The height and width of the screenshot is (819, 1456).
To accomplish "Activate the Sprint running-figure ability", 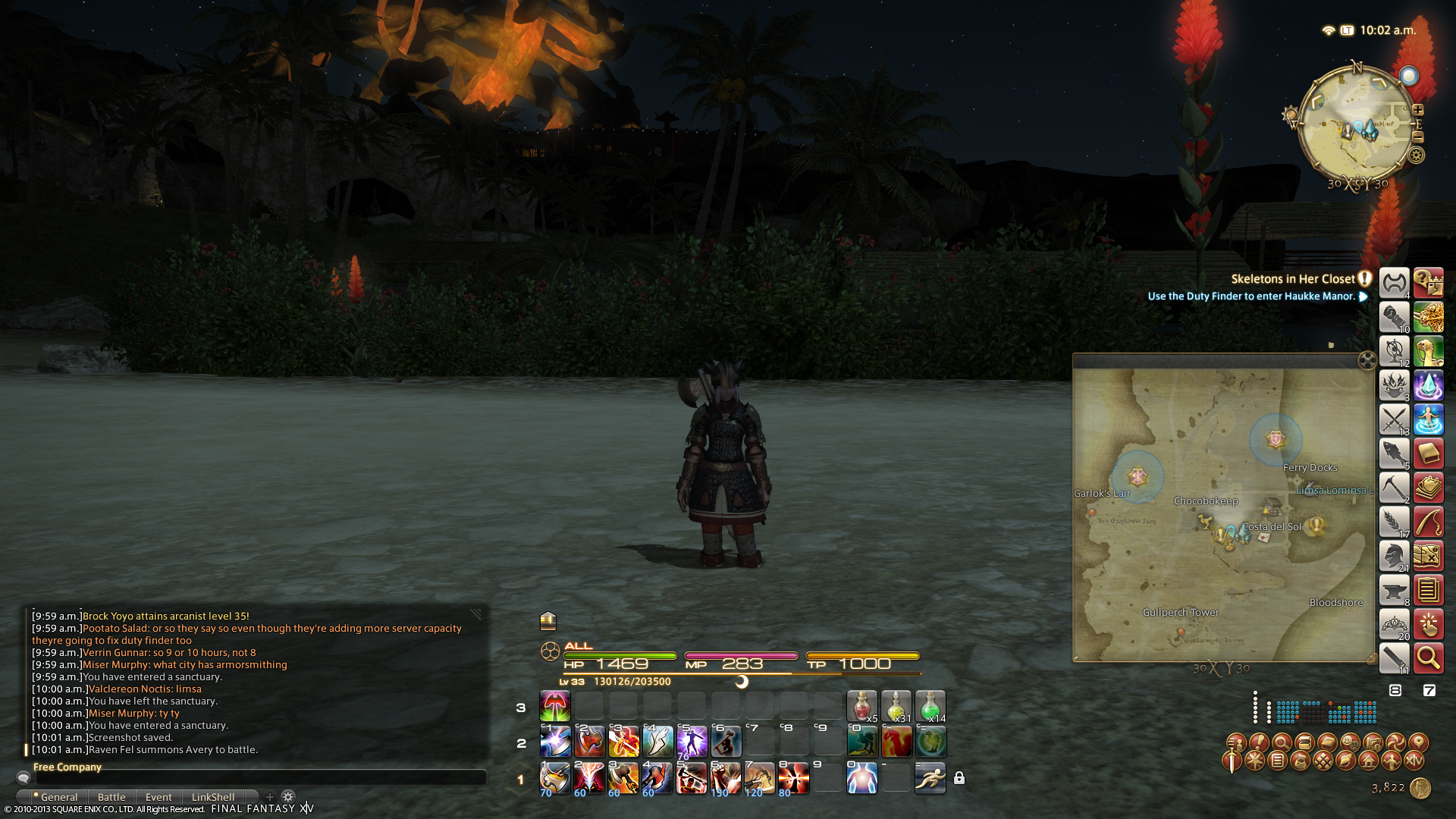I will [930, 778].
